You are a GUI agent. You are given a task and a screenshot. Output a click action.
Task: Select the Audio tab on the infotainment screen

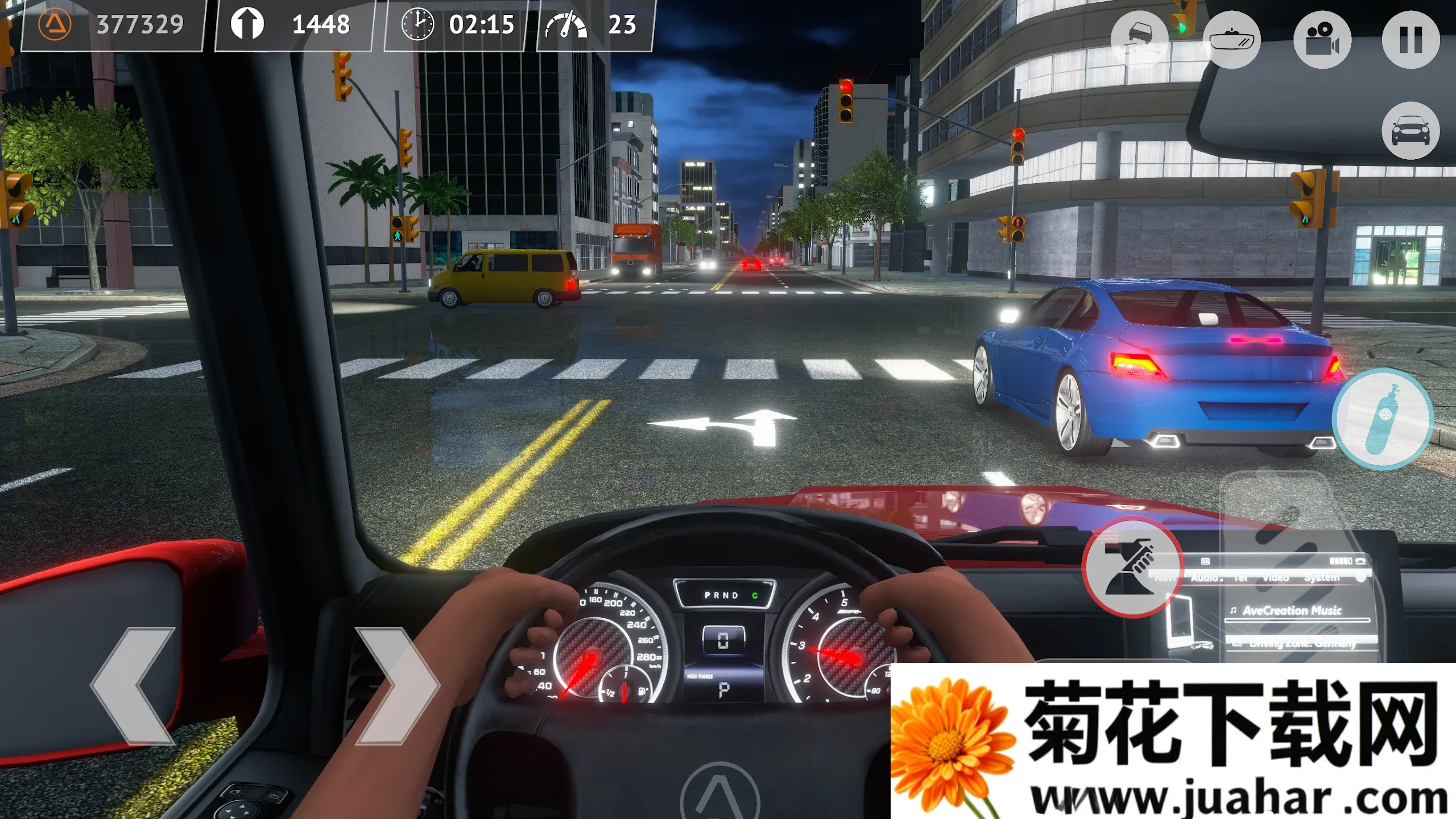pyautogui.click(x=1206, y=577)
